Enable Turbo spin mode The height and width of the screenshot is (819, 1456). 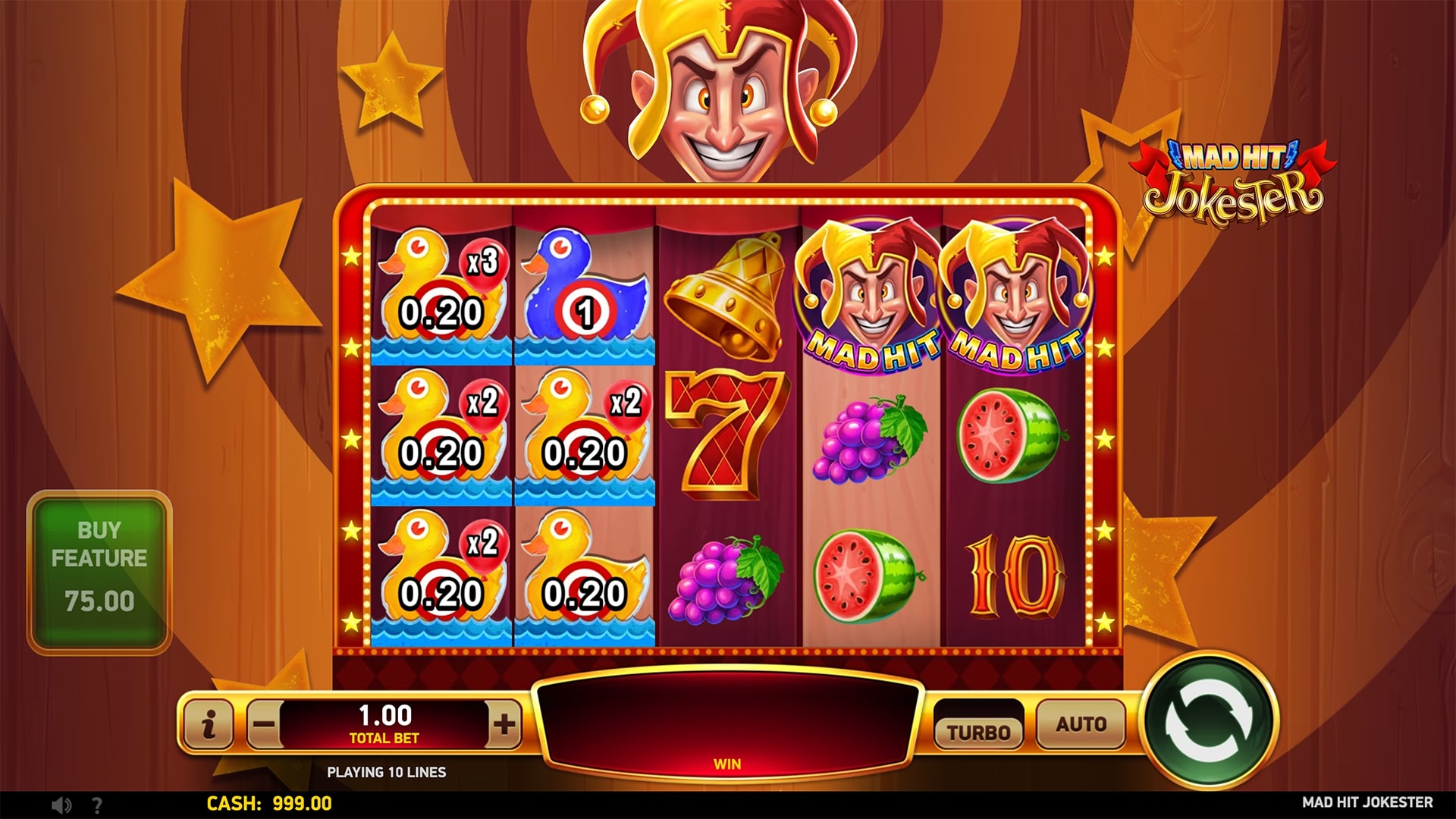click(979, 730)
